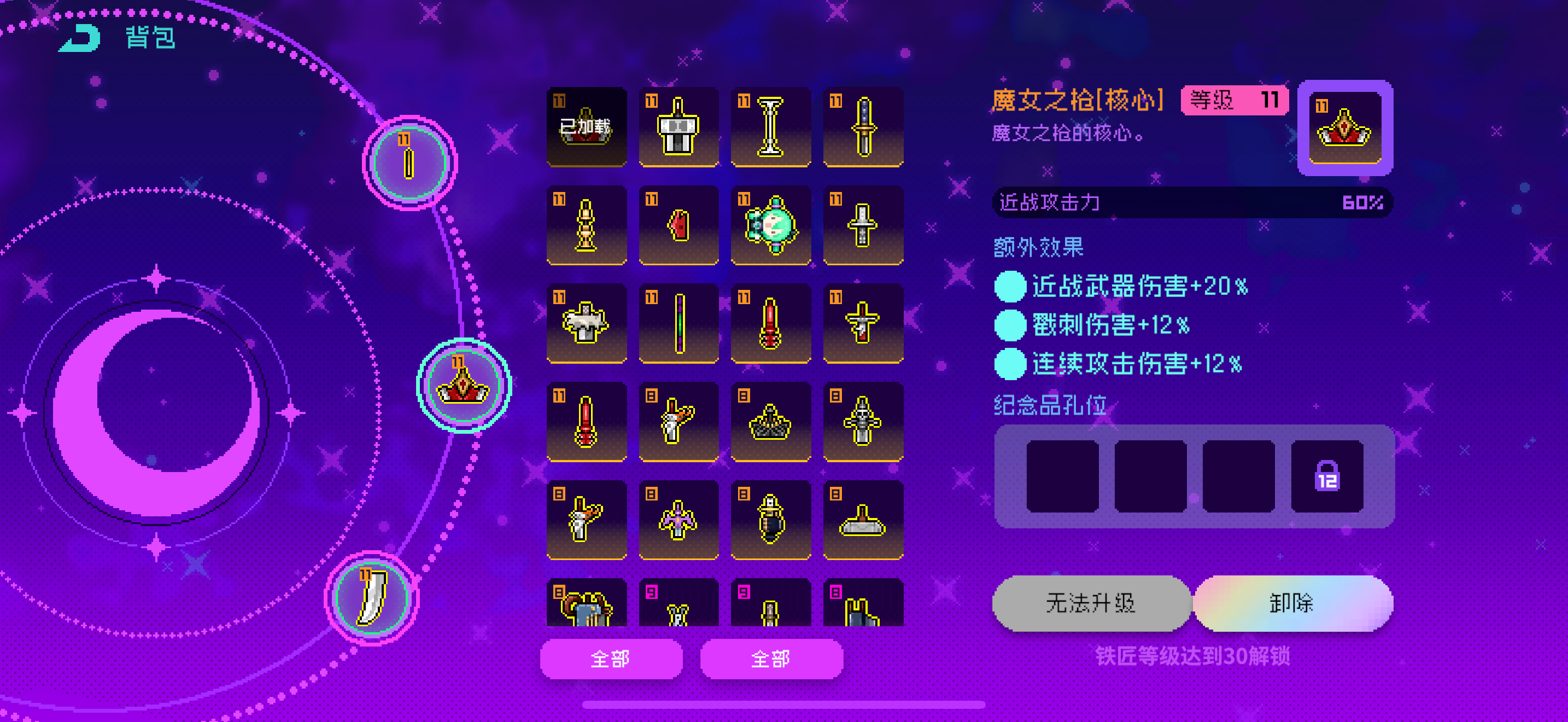Select the golden candlestick item
Viewport: 1568px width, 722px height.
587,224
